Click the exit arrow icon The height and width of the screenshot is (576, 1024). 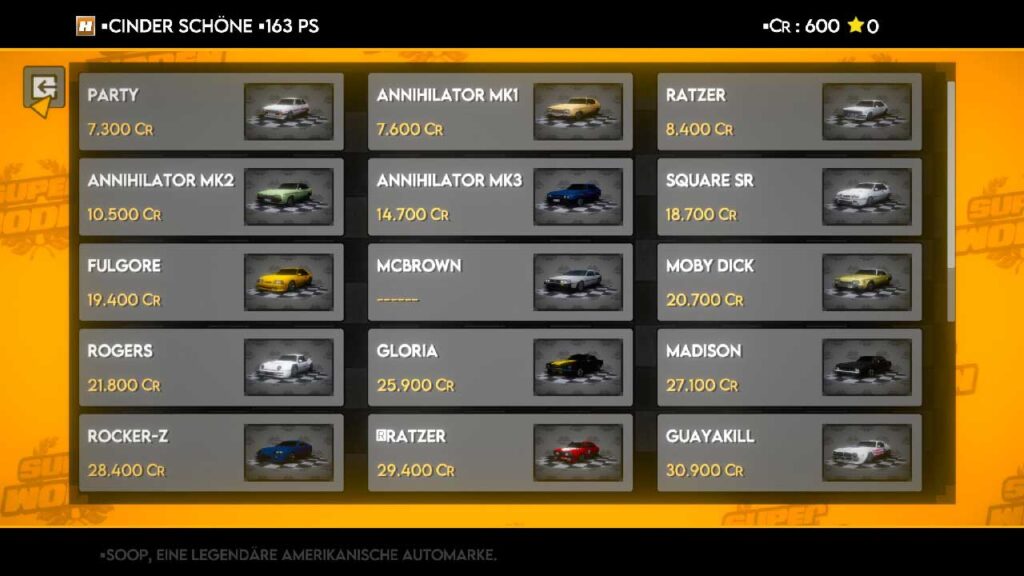pos(44,90)
